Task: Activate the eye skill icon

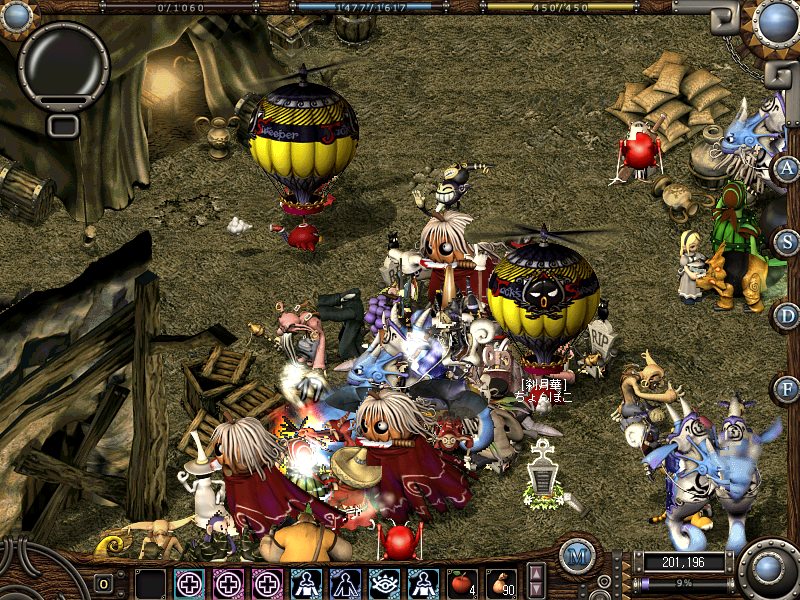Action: click(x=382, y=582)
